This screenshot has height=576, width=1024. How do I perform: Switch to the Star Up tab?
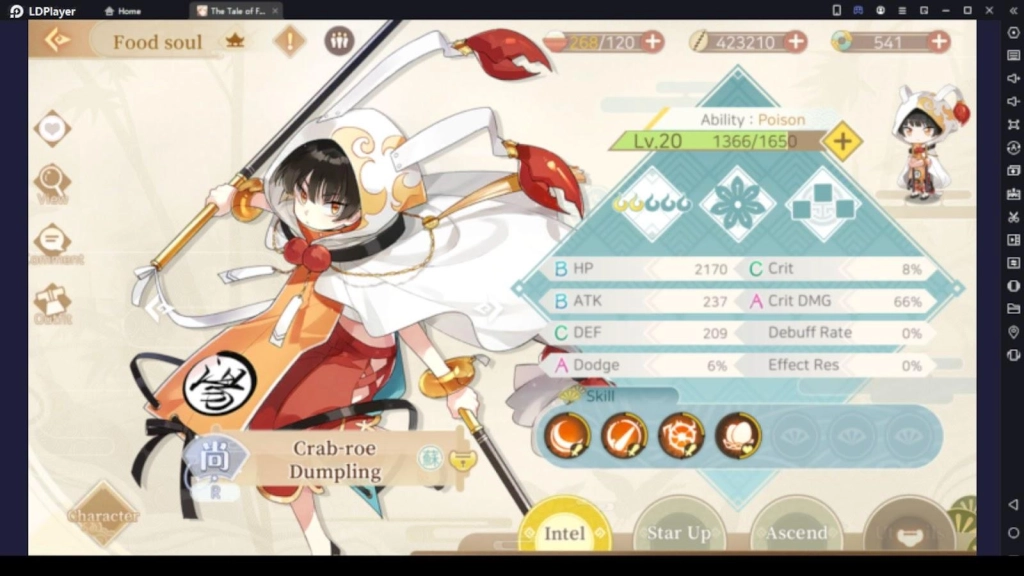[x=679, y=531]
